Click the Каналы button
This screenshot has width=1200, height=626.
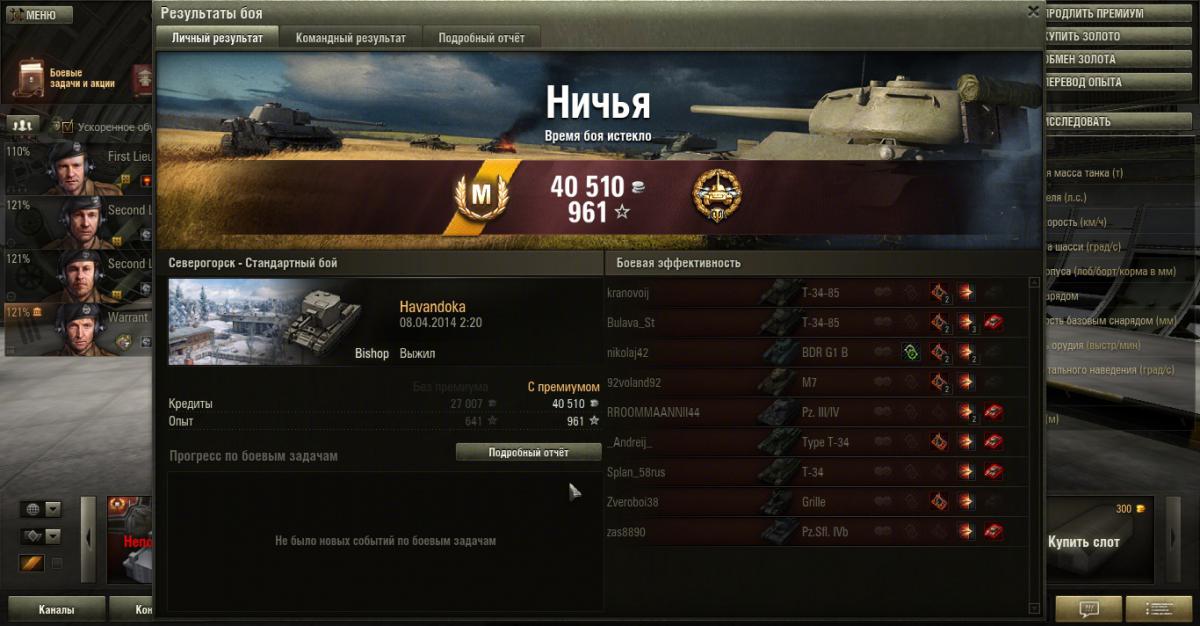point(56,609)
